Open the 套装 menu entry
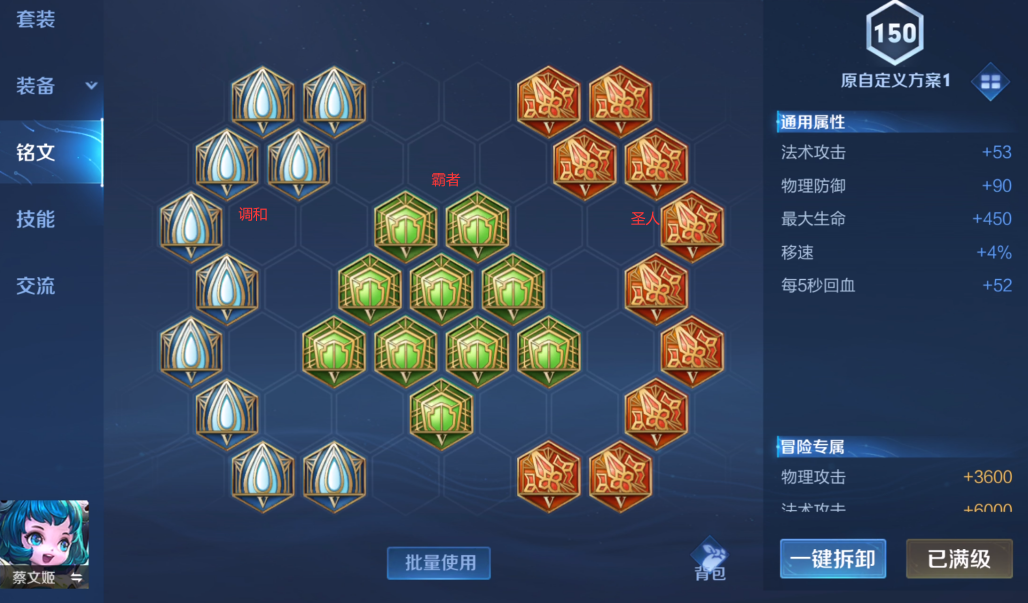1028x603 pixels. 36,20
